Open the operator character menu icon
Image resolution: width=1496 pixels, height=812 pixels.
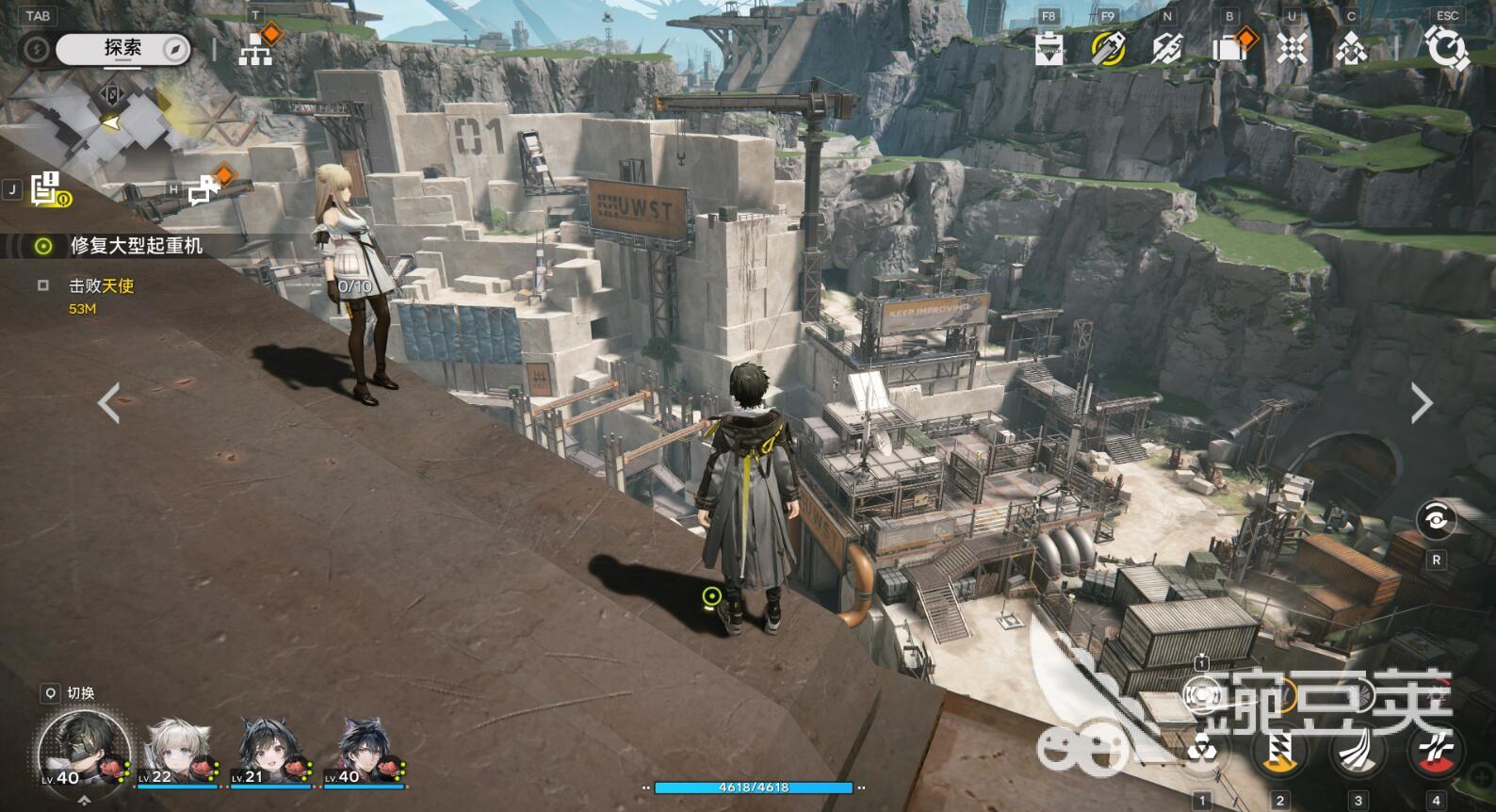(1351, 47)
